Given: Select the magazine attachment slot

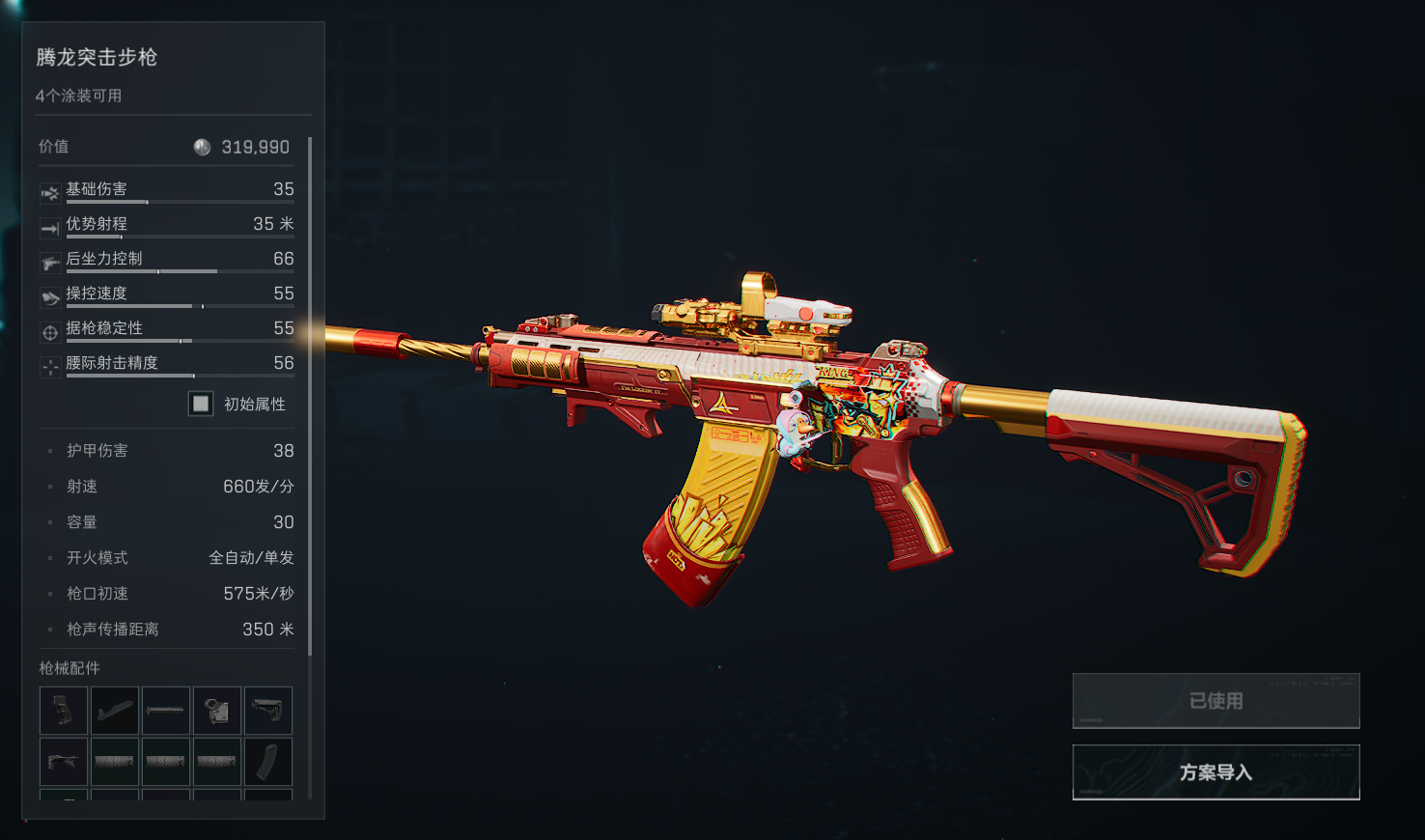Looking at the screenshot, I should click(268, 762).
